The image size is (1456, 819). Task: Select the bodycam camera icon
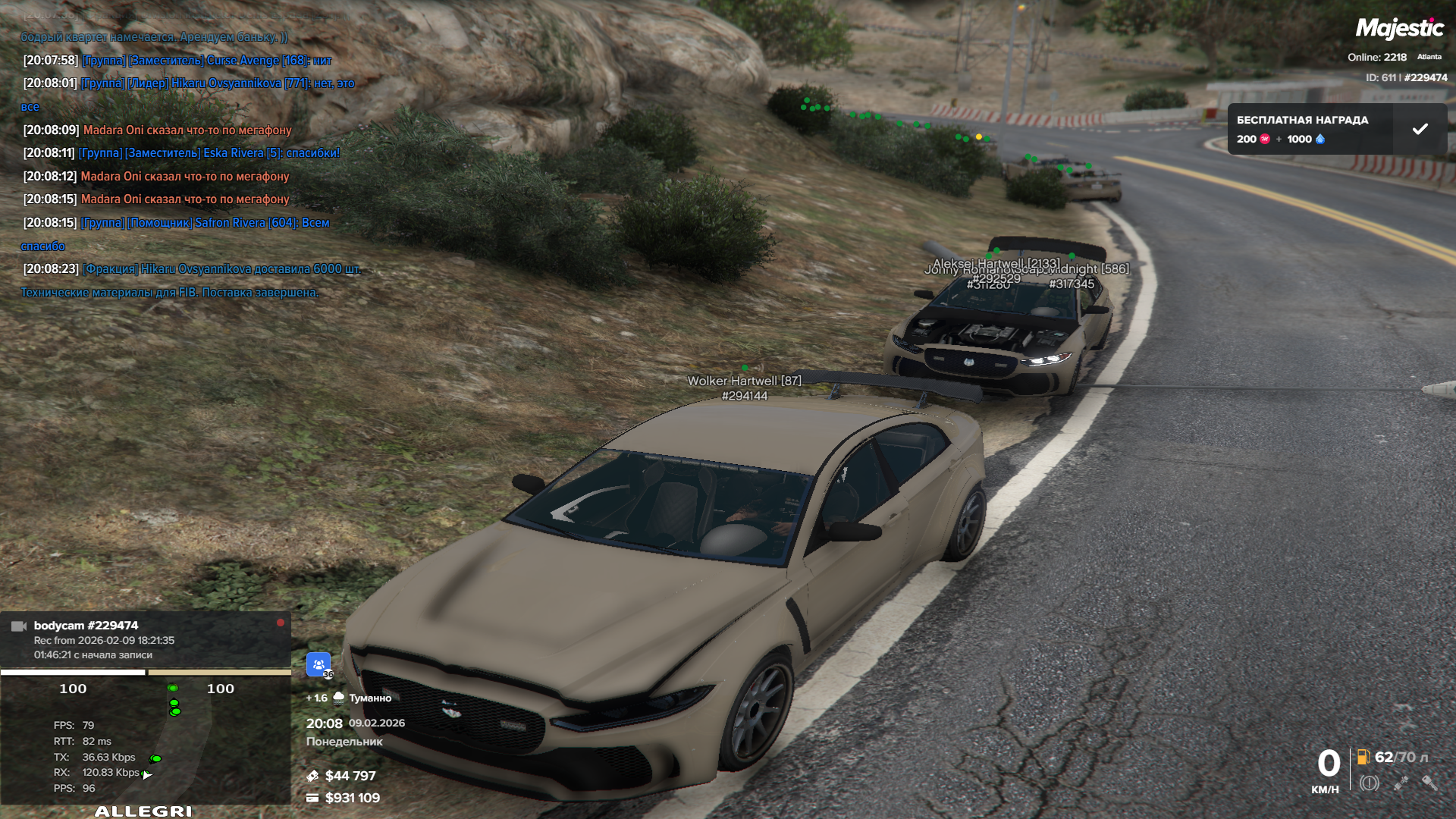pos(19,626)
